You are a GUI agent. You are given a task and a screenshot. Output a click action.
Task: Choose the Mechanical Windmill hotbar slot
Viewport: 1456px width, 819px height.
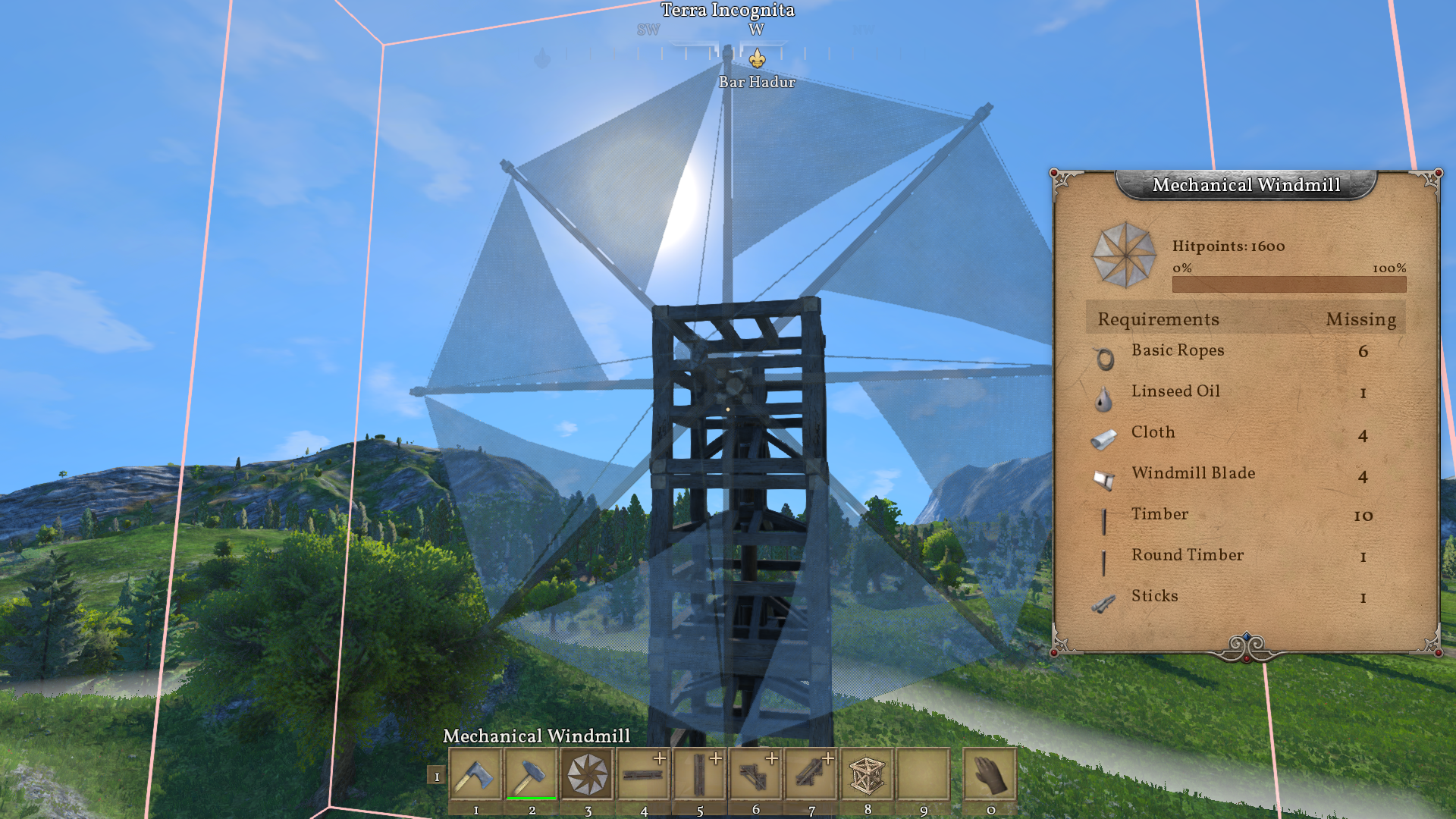coord(588,774)
